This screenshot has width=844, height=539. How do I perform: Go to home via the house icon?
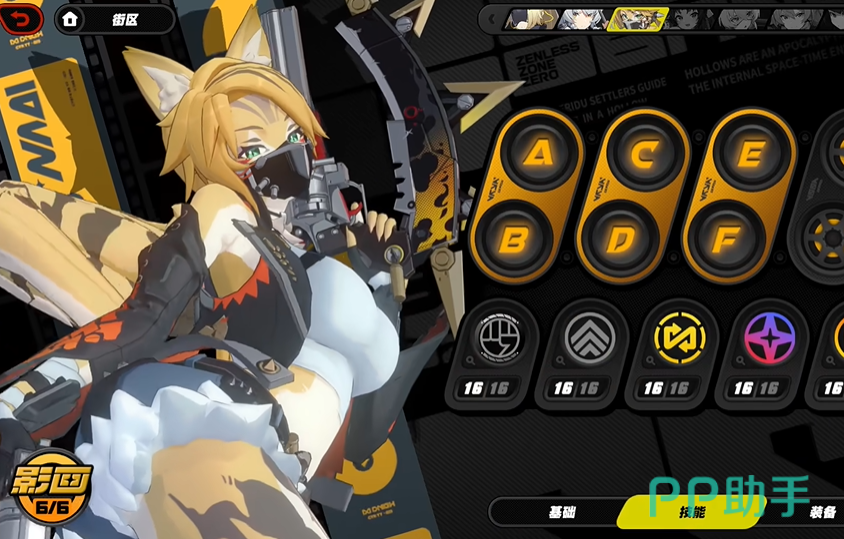[x=70, y=19]
